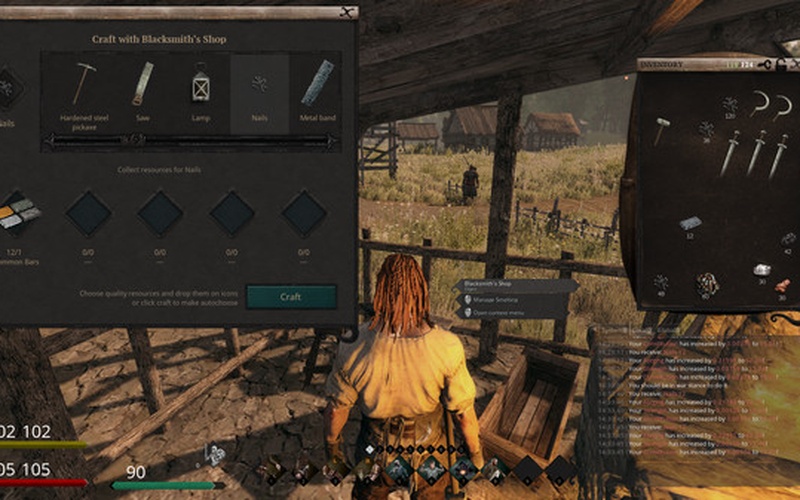
Task: Click the metal ingot stack in inventory
Action: click(x=690, y=223)
